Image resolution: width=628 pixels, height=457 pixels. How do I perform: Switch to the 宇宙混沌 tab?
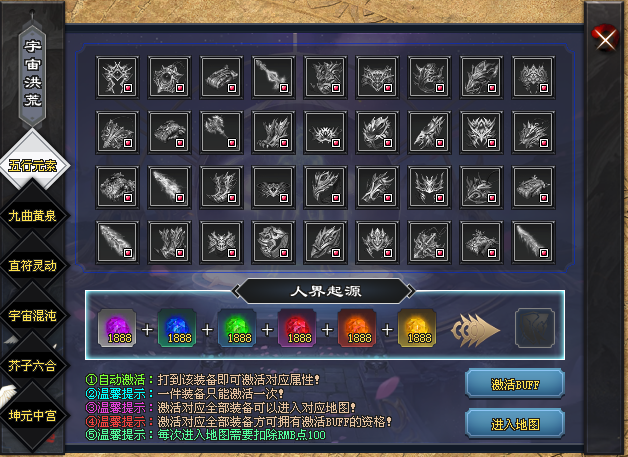(33, 315)
